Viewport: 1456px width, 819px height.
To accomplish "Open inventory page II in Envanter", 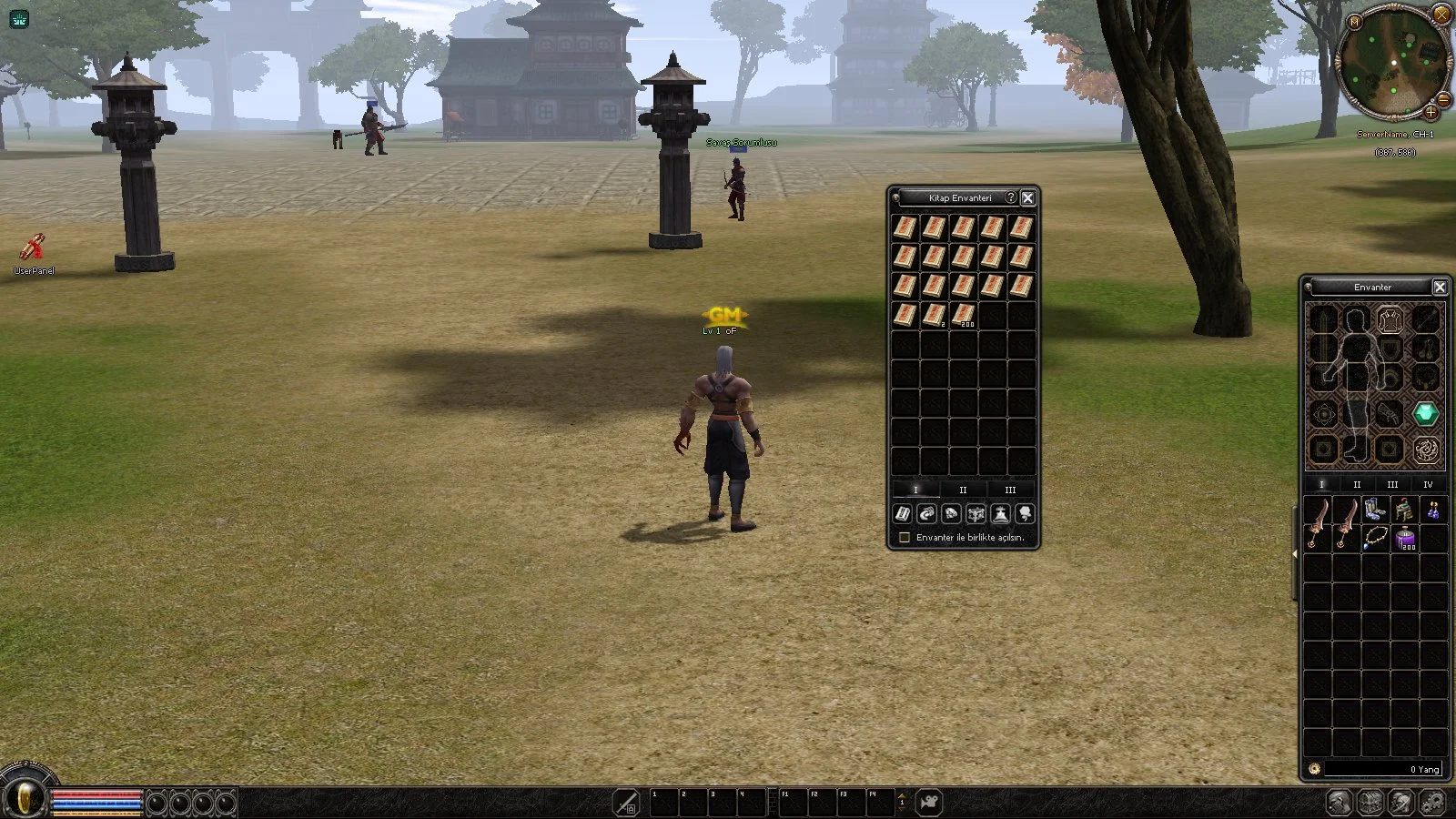I will [x=1357, y=485].
